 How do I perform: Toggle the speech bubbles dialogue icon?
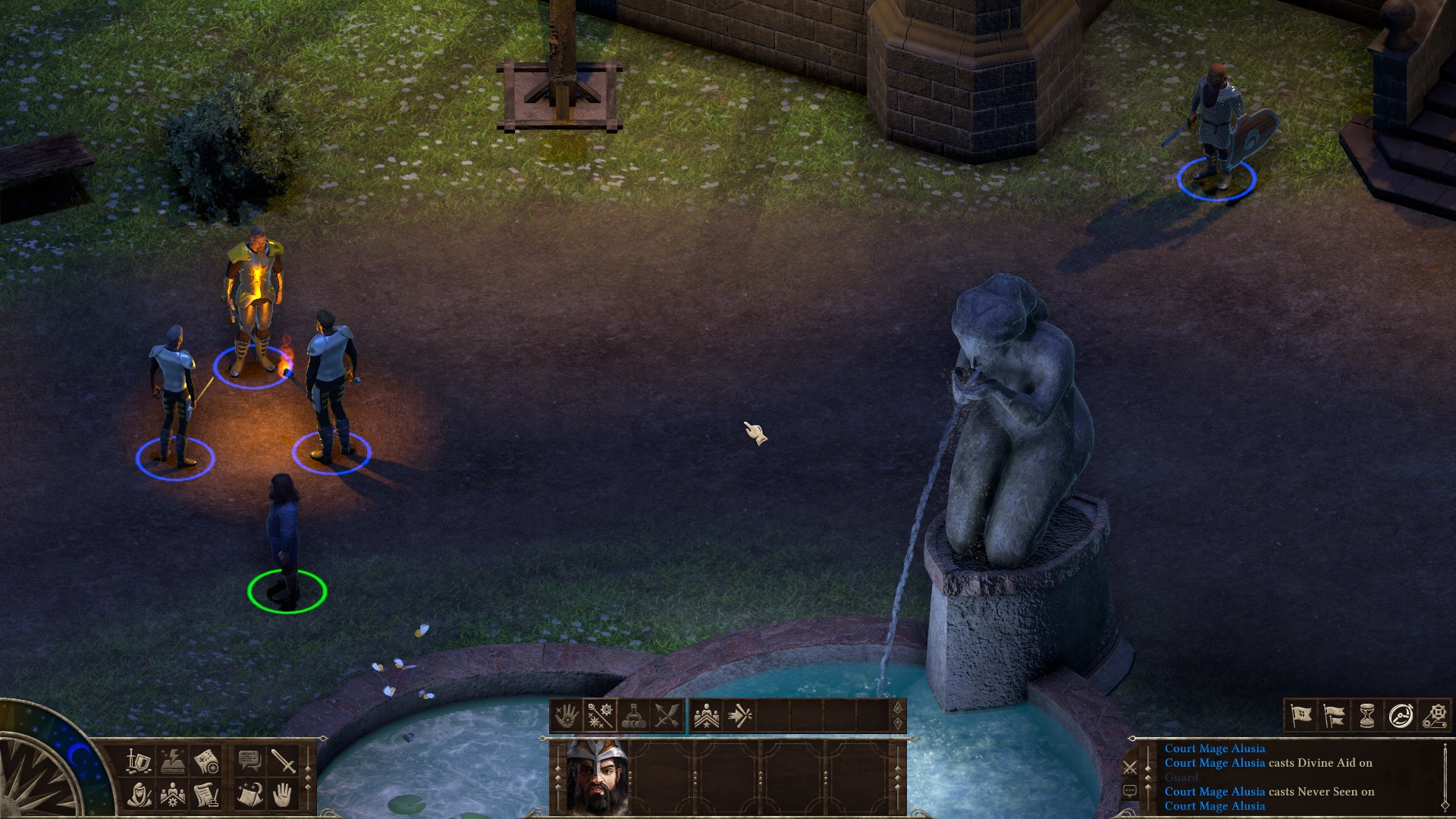coord(249,761)
